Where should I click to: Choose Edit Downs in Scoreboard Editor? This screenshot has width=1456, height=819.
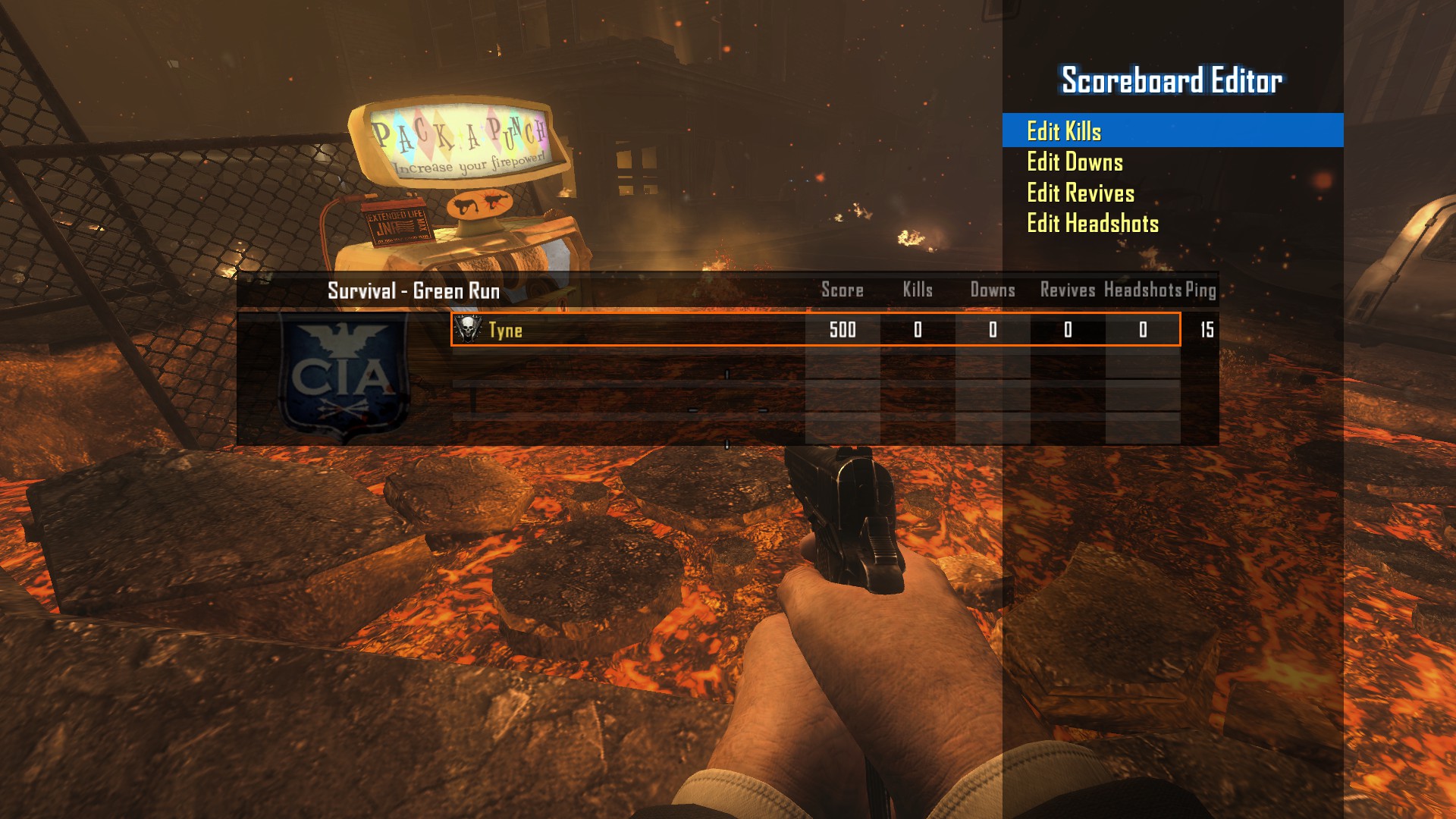[1075, 162]
